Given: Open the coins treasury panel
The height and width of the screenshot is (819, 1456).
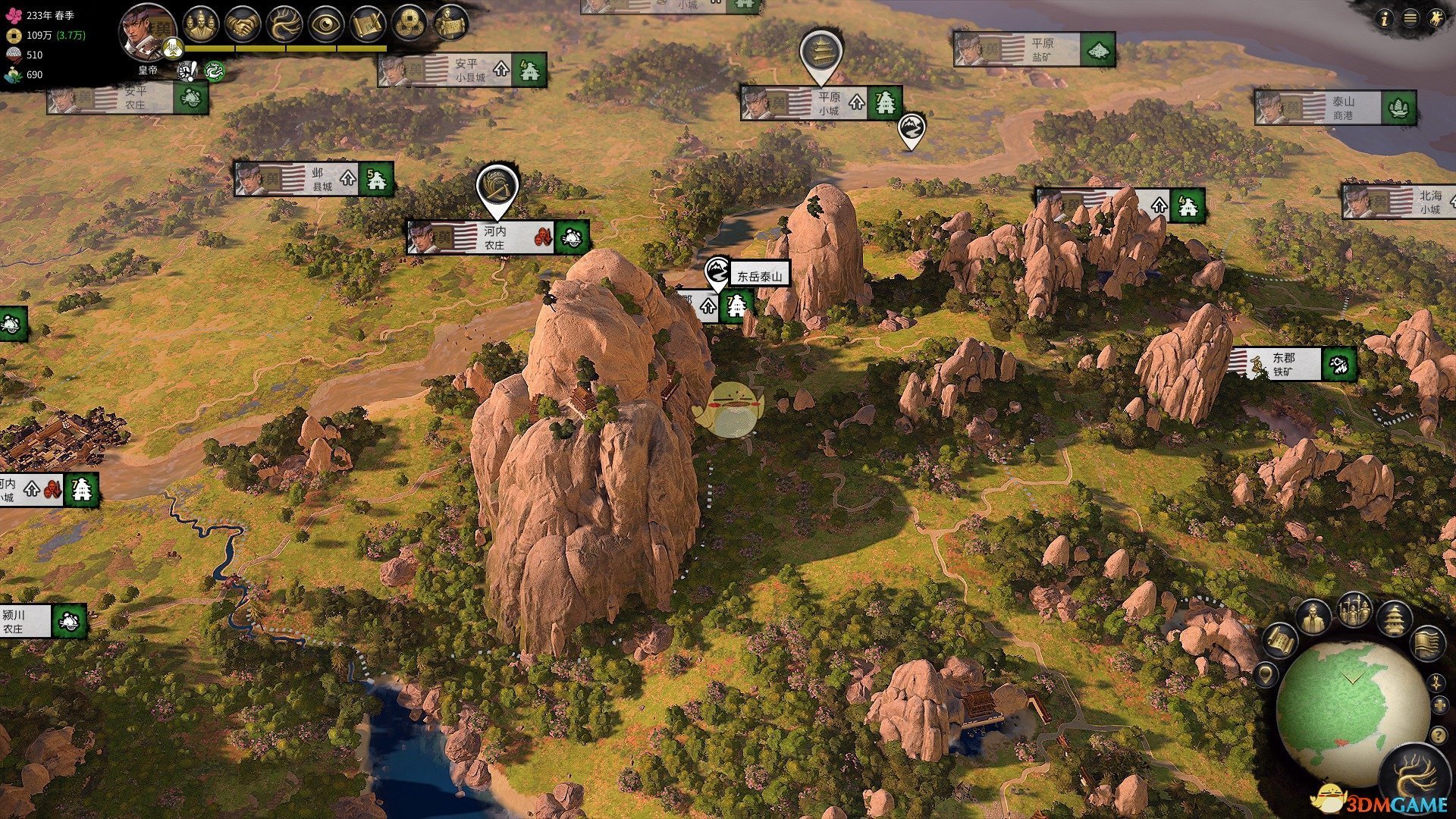Looking at the screenshot, I should pos(410,24).
